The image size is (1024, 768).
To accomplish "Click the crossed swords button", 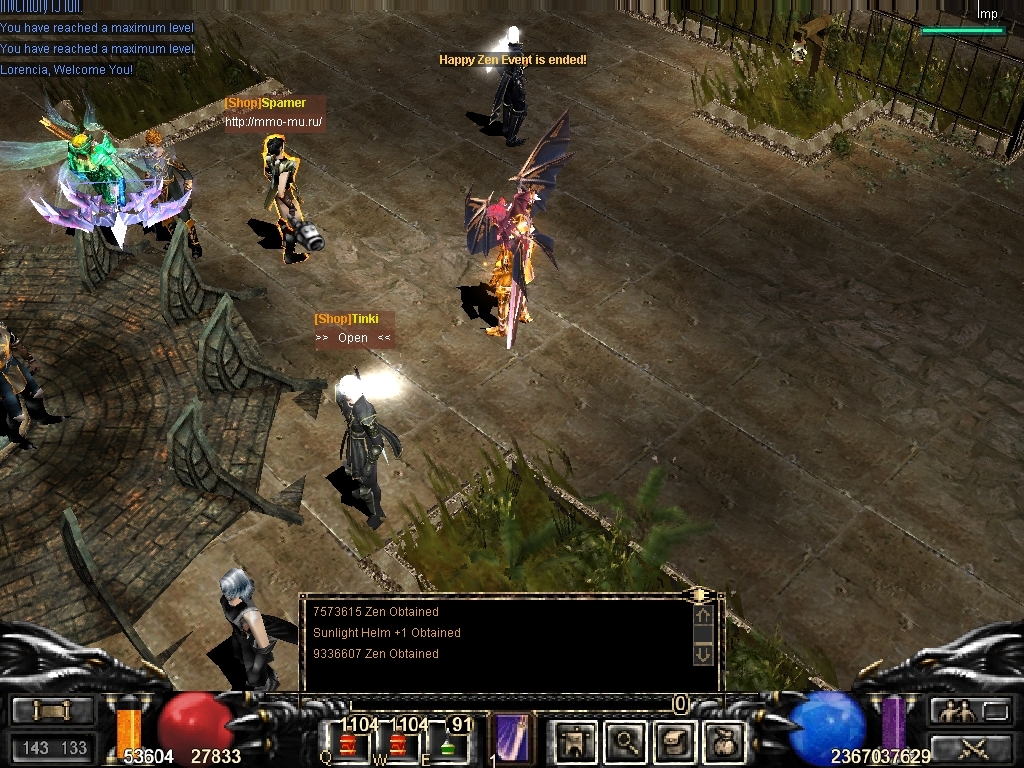I will [972, 747].
